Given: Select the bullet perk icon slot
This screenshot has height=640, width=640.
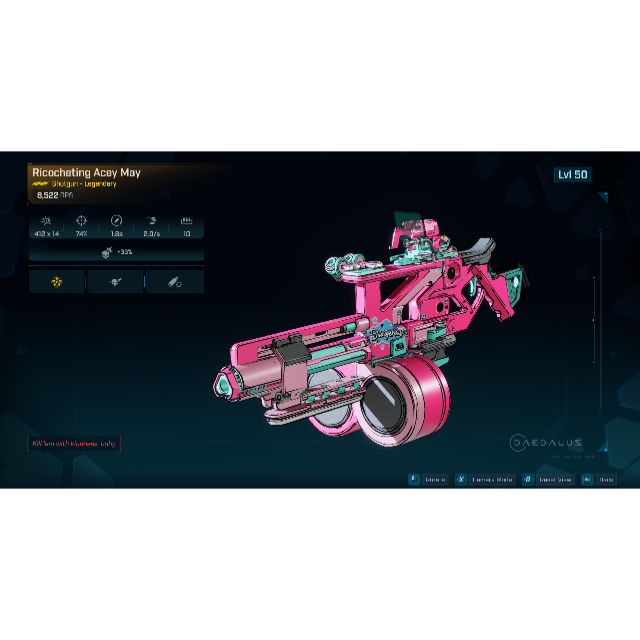Looking at the screenshot, I should (x=174, y=282).
